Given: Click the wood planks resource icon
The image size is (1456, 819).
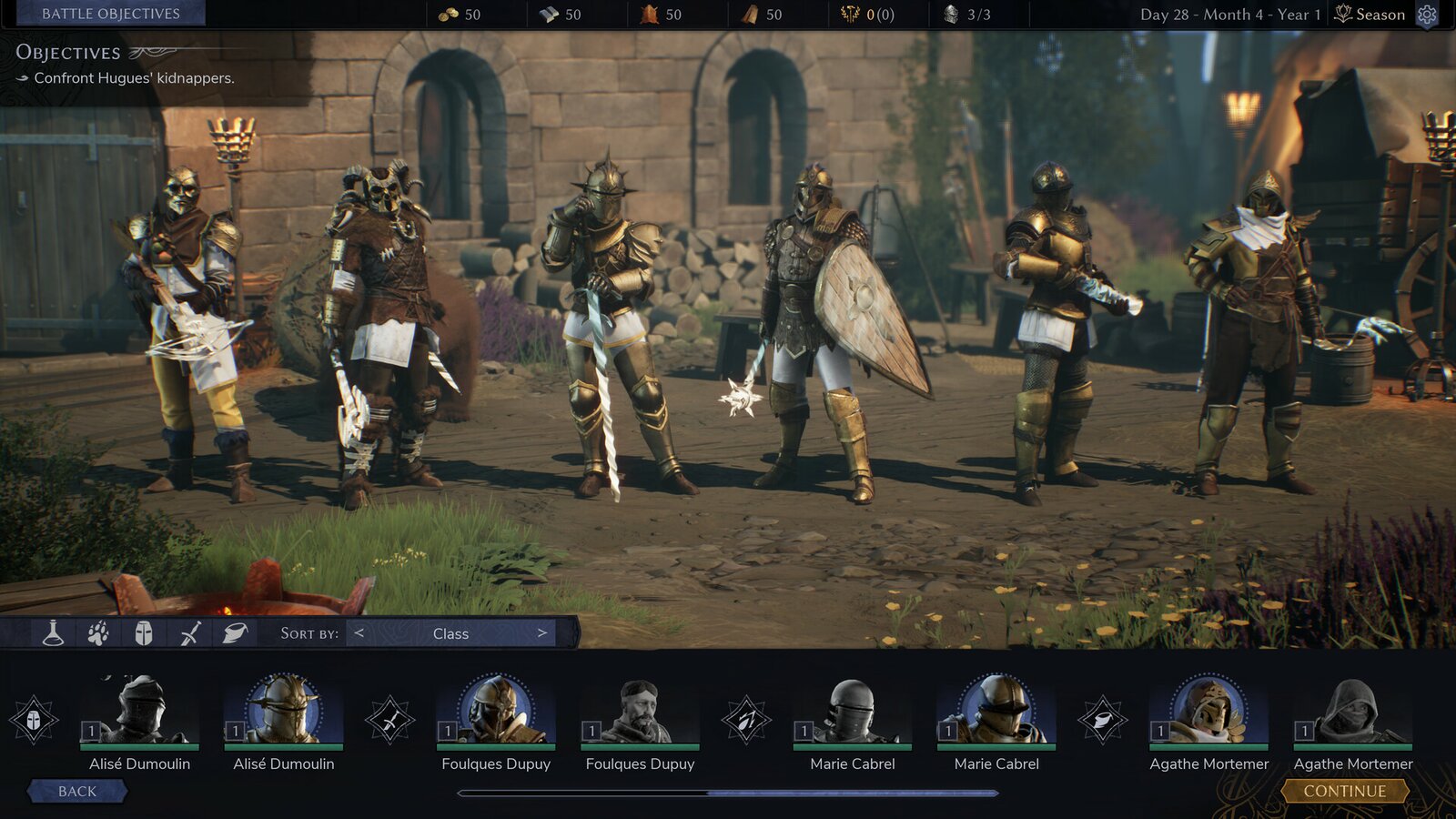Looking at the screenshot, I should [748, 14].
